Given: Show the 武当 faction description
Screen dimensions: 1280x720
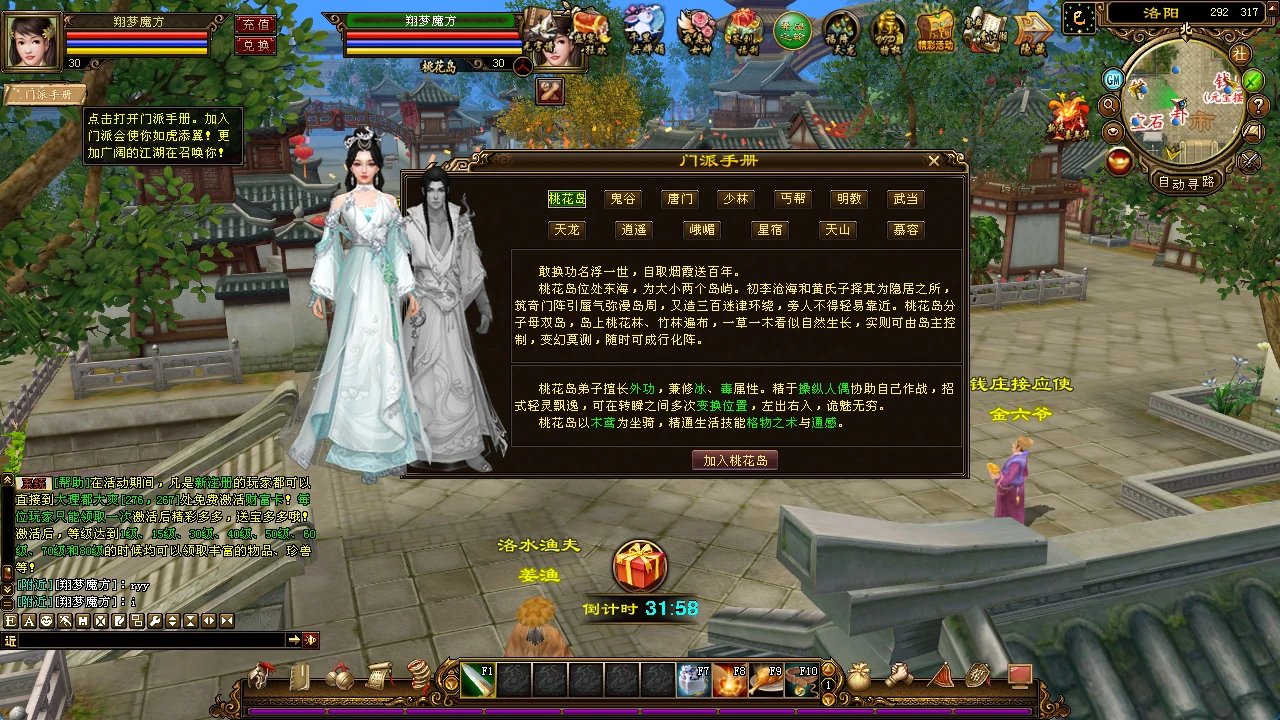Looking at the screenshot, I should point(906,199).
